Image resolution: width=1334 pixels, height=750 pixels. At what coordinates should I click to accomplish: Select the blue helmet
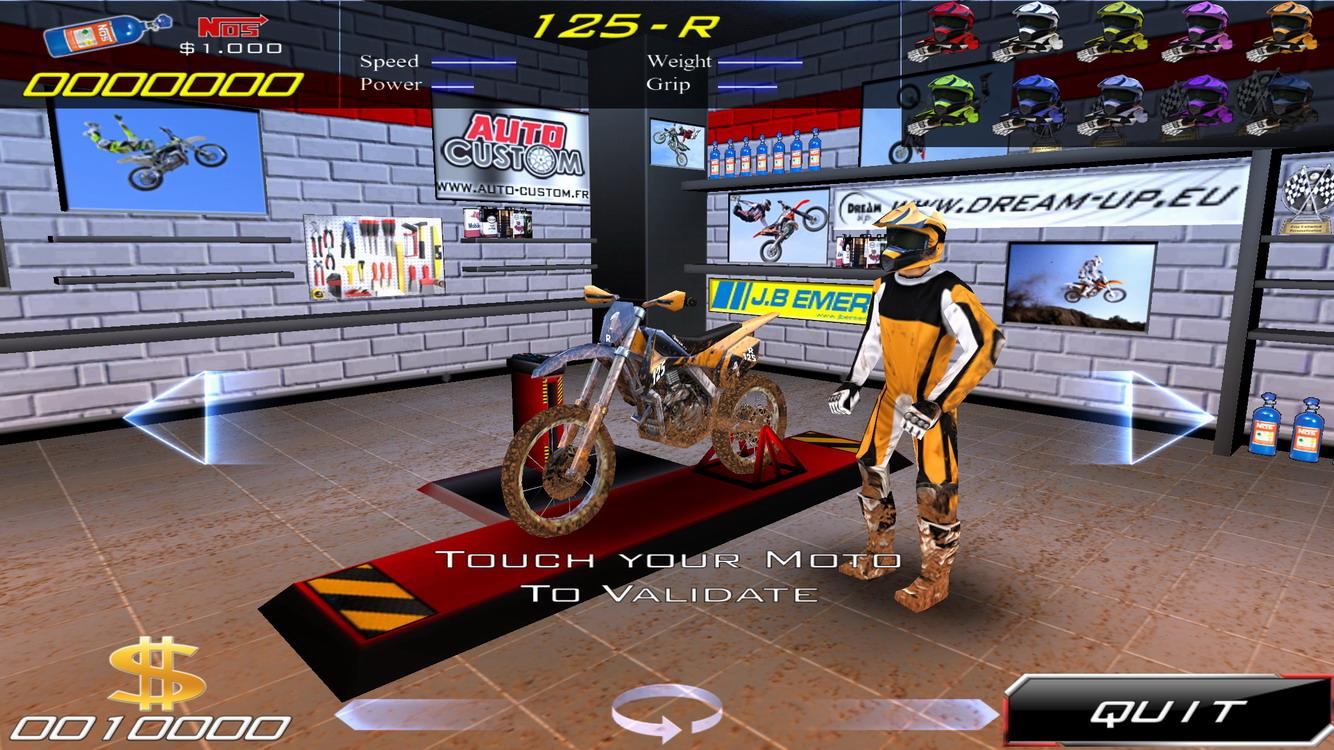coord(1040,95)
